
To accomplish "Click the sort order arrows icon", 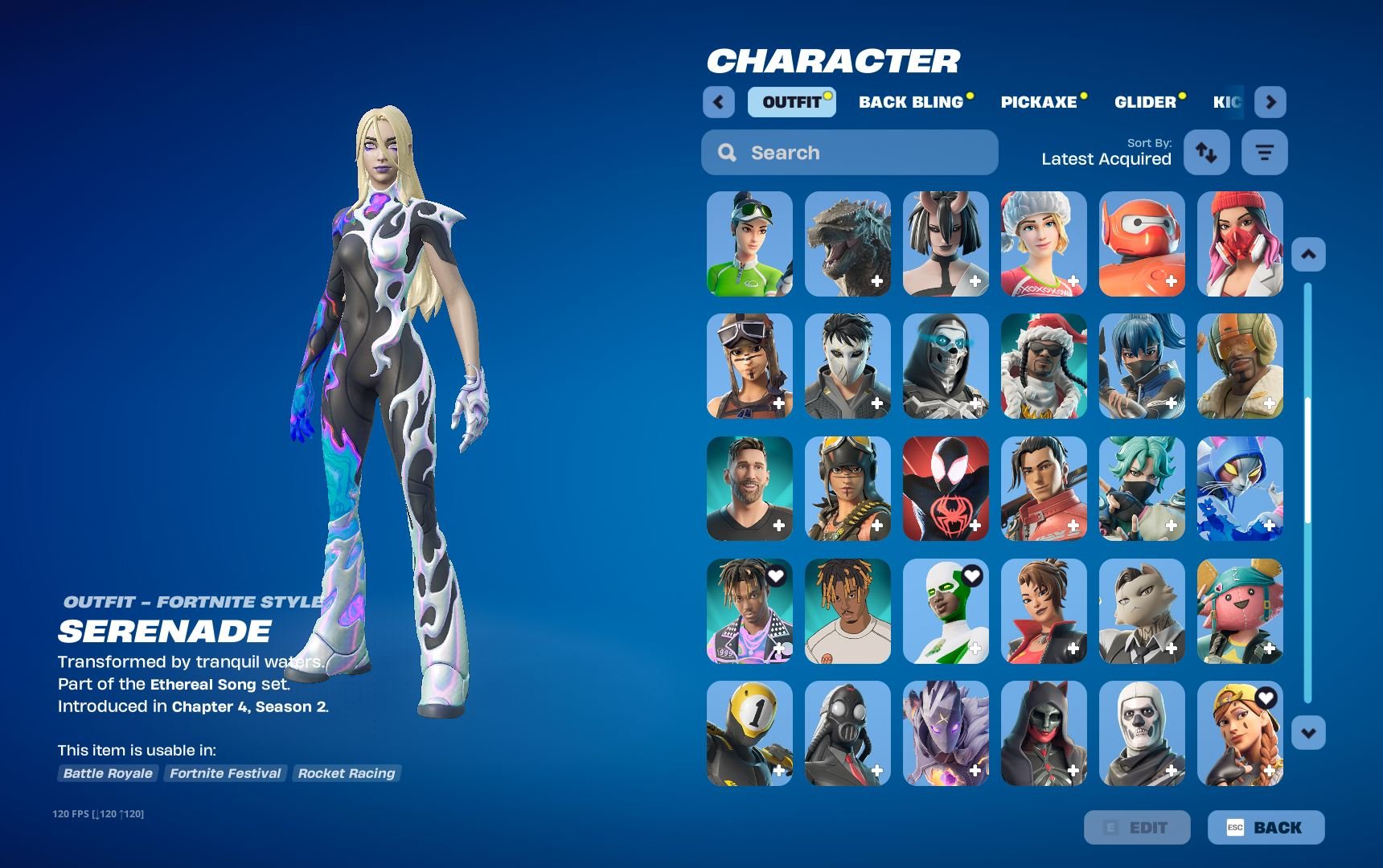I will pos(1206,152).
